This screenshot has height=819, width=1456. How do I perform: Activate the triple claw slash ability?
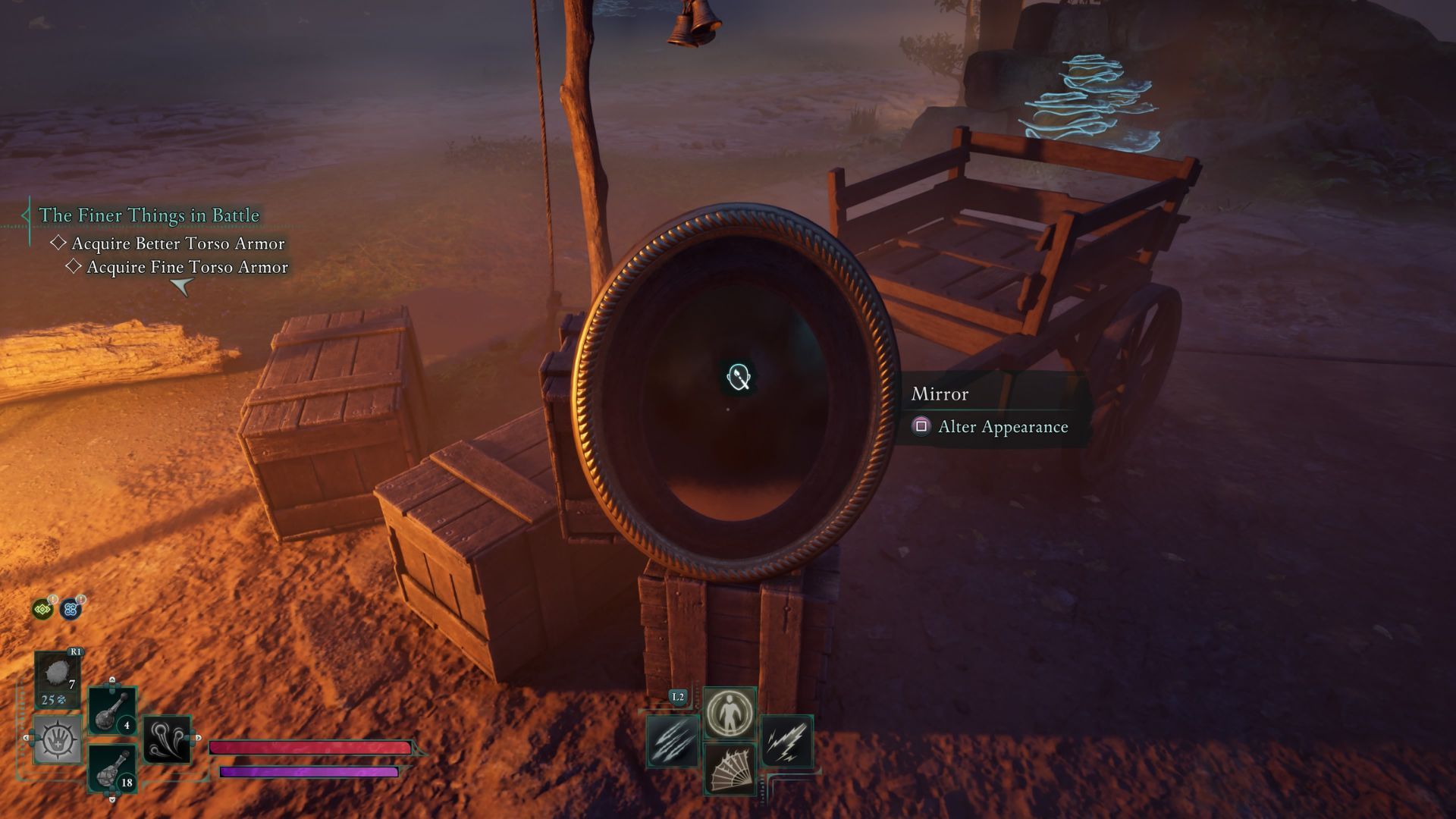672,741
